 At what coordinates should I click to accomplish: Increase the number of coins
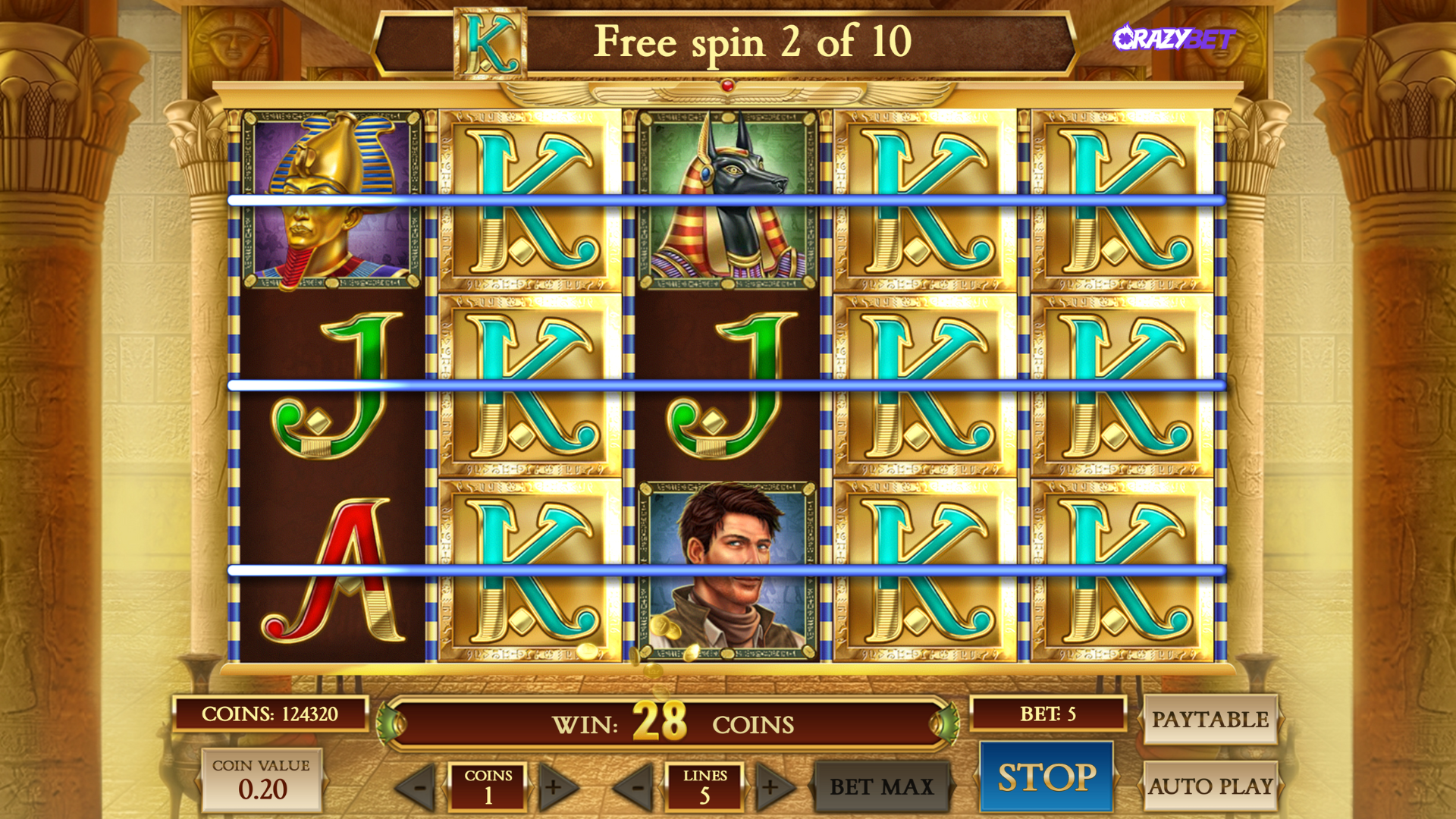click(x=556, y=787)
